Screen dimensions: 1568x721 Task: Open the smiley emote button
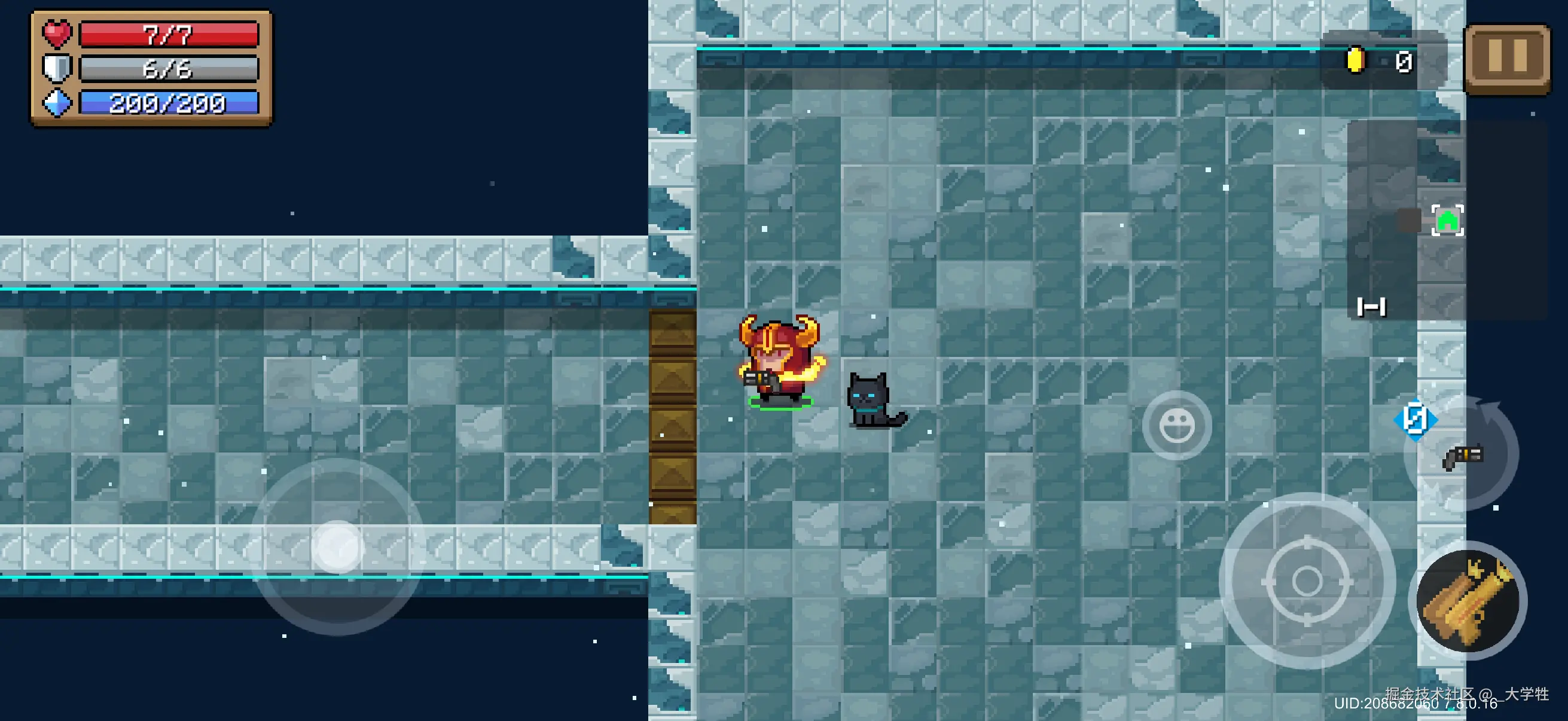pyautogui.click(x=1177, y=425)
